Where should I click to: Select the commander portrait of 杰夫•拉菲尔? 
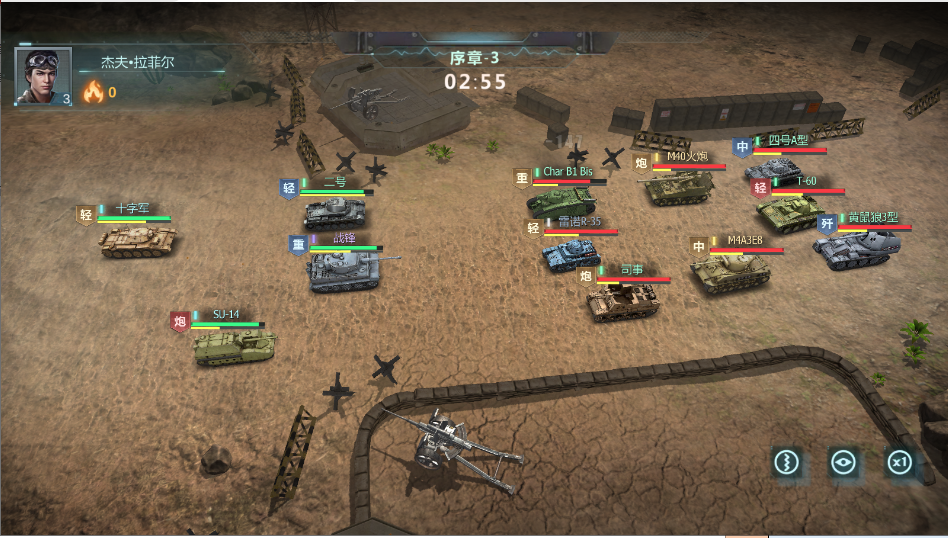pyautogui.click(x=43, y=76)
